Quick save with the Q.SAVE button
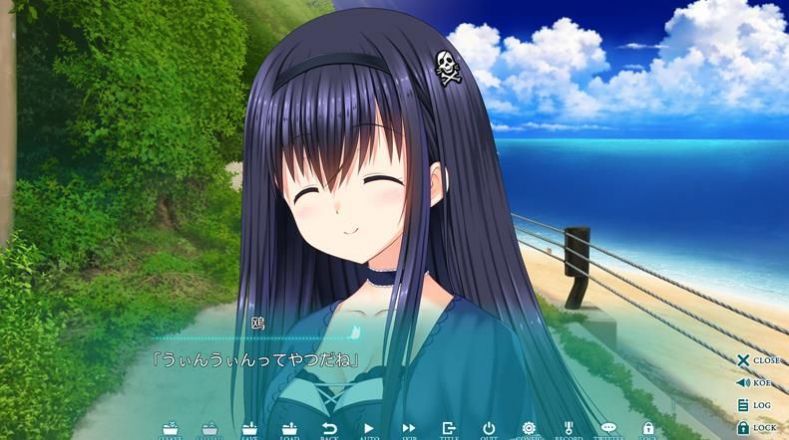789x440 pixels. [170, 430]
